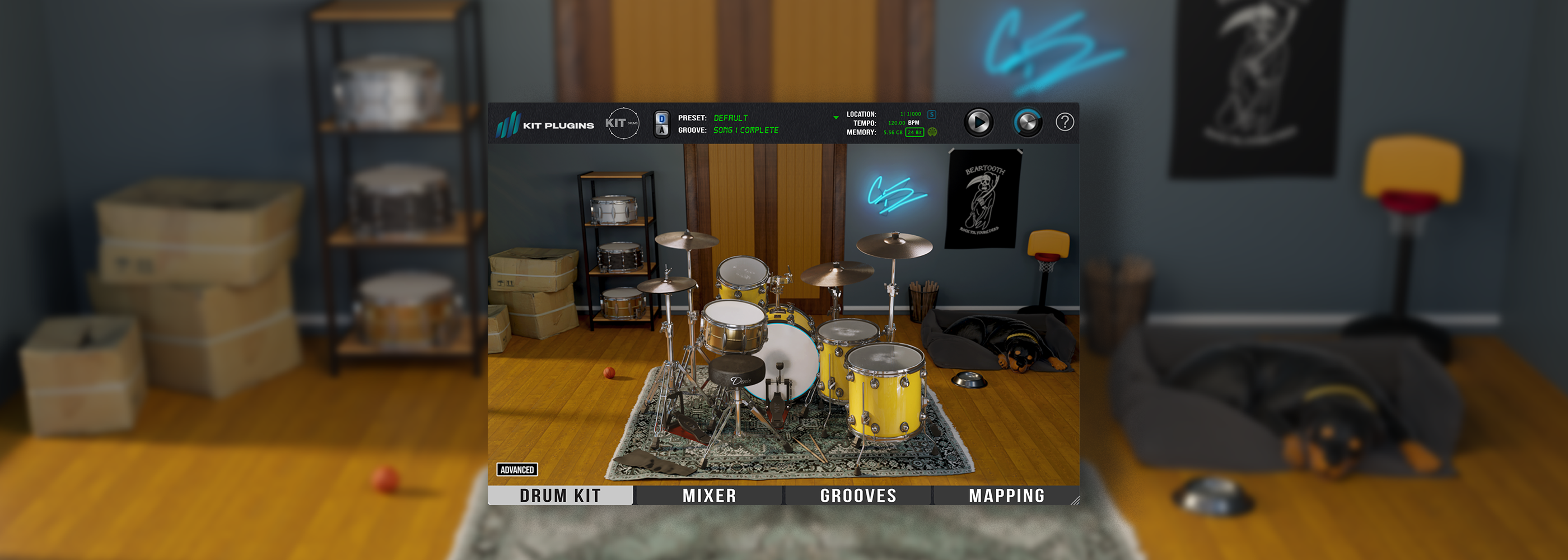Screen dimensions: 1568x560
Task: Click the S sync button by Location
Action: [x=931, y=114]
